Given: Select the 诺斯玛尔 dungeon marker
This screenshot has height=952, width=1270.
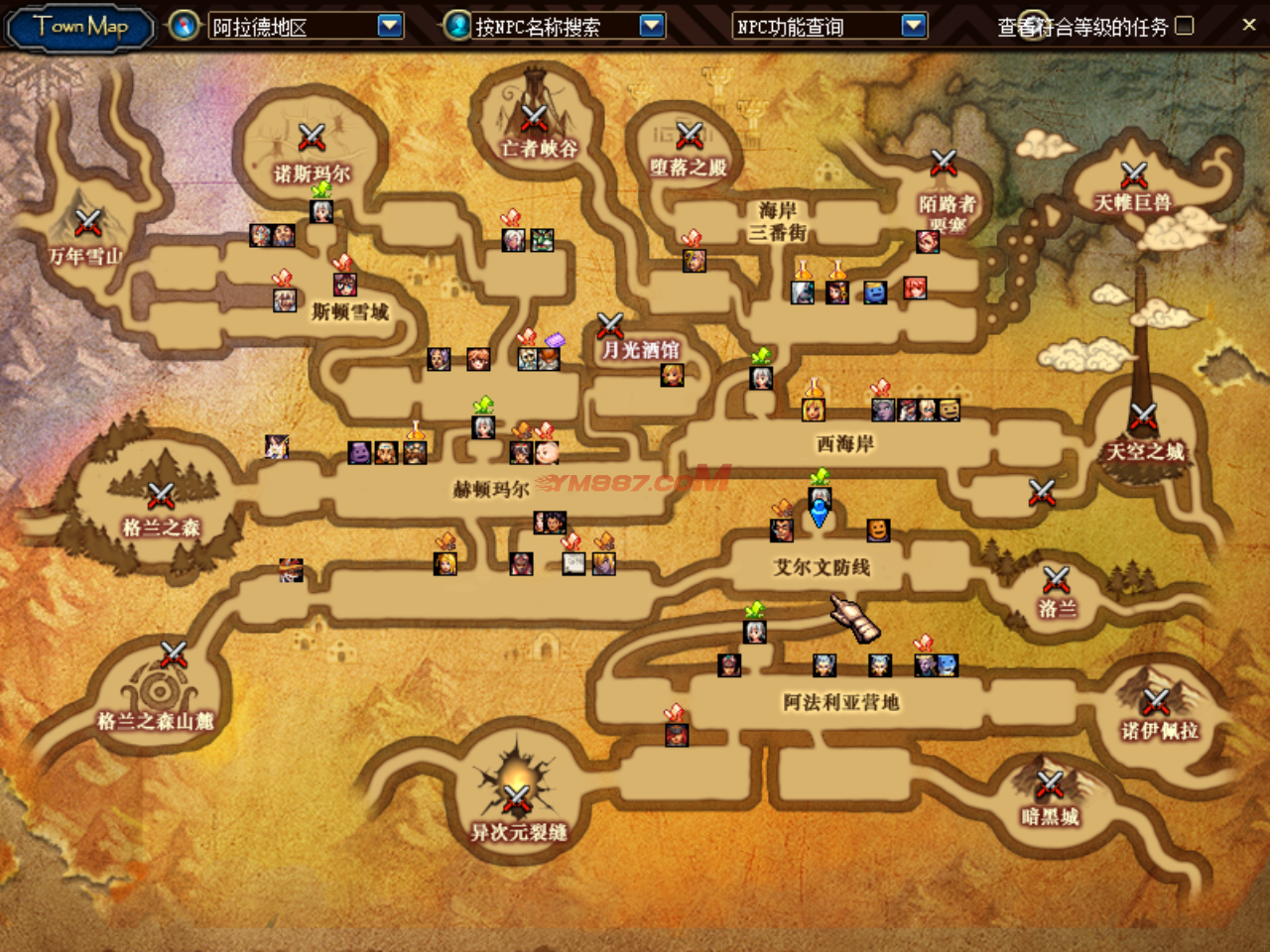Looking at the screenshot, I should pos(312,137).
